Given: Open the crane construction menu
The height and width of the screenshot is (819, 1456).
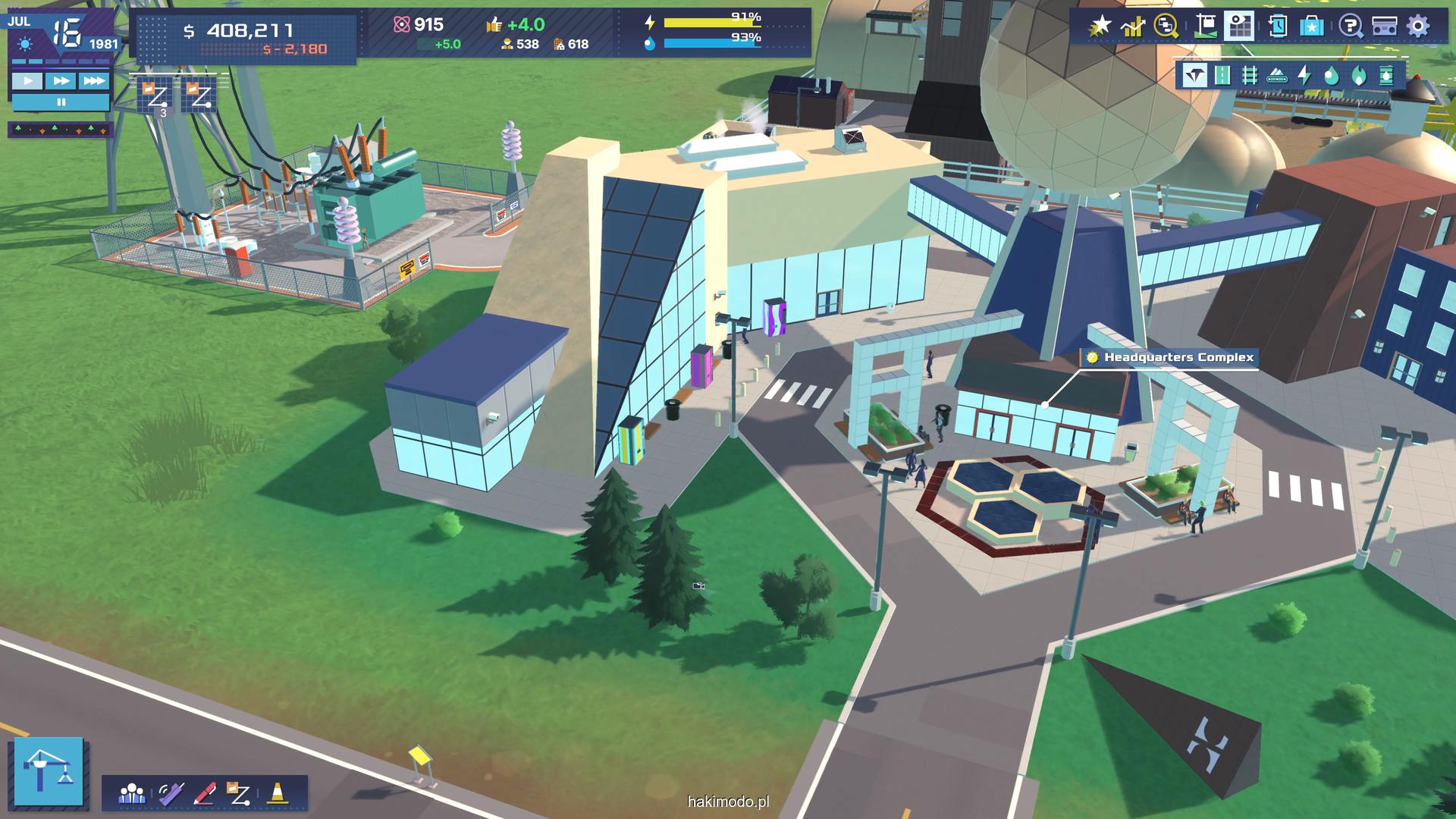Looking at the screenshot, I should (x=49, y=770).
